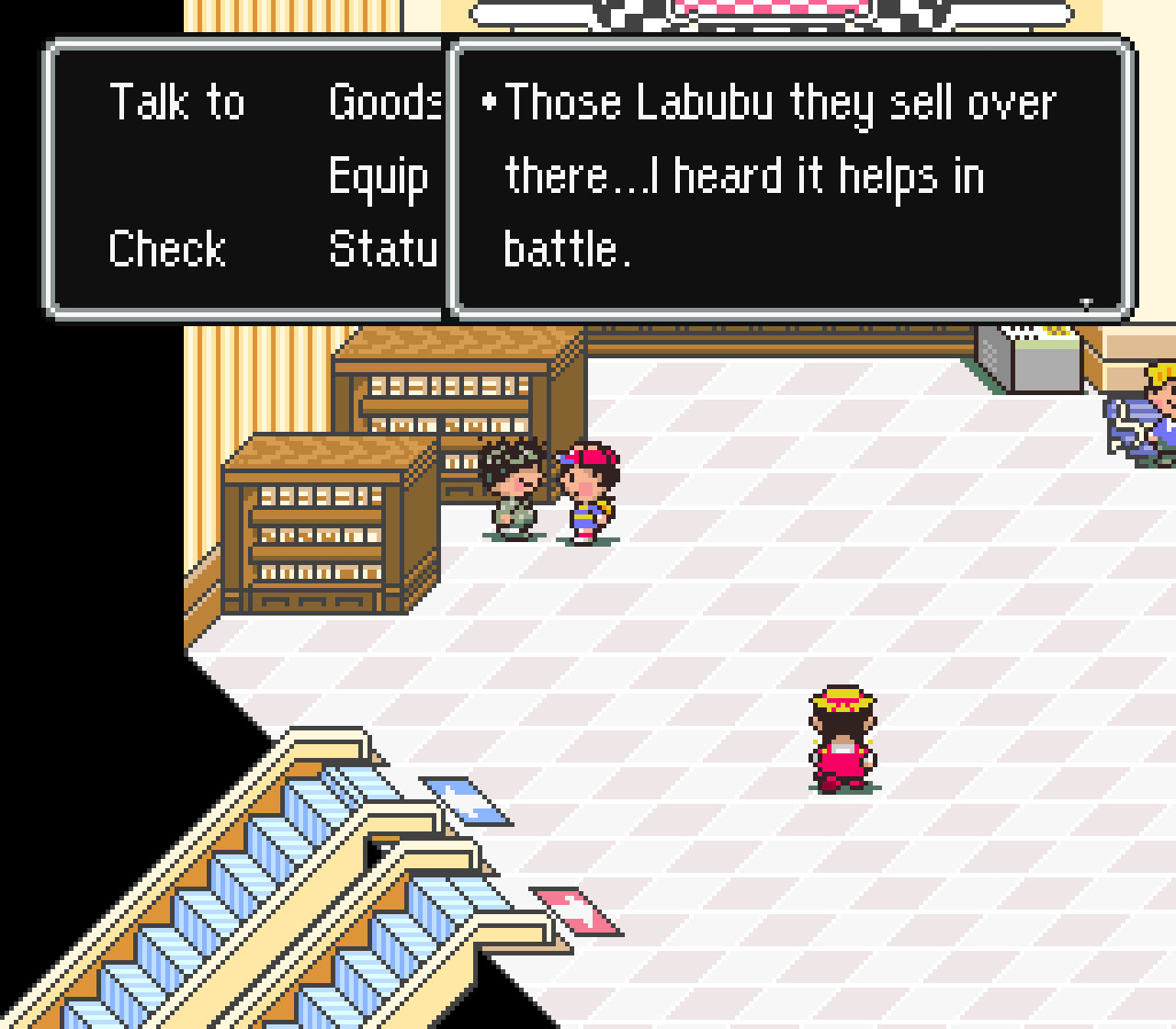Click the blinking continue arrow in the dialog

click(1086, 301)
